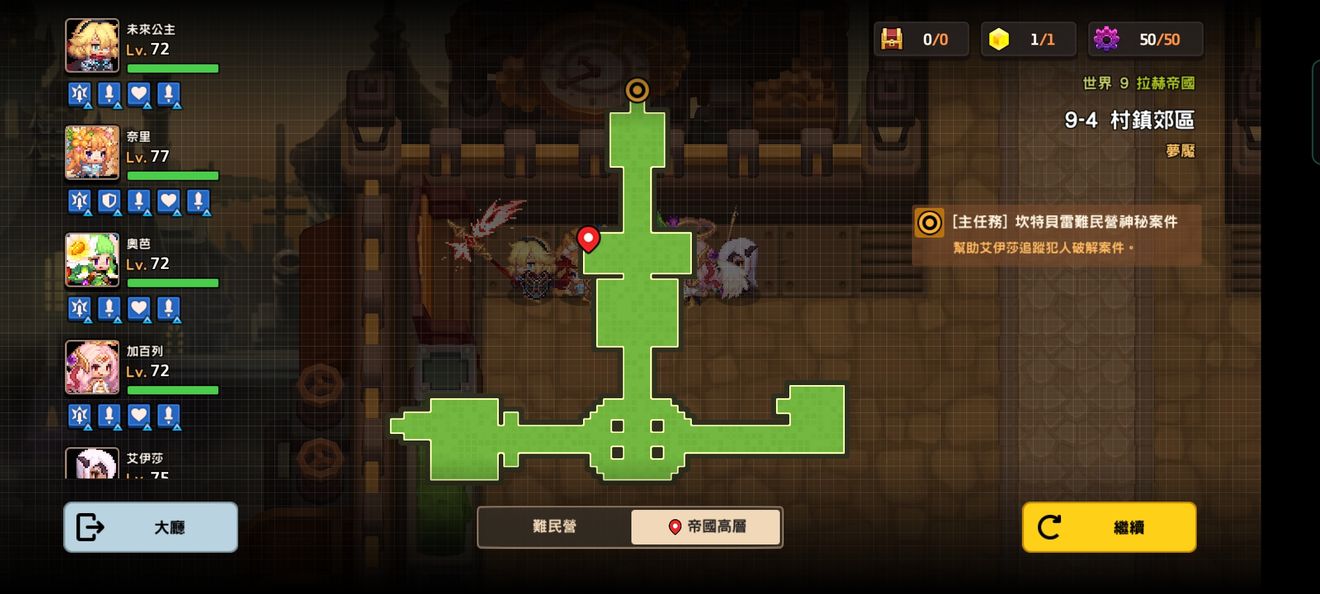The height and width of the screenshot is (594, 1320).
Task: Select the 帝國高層 map tab
Action: coord(706,527)
